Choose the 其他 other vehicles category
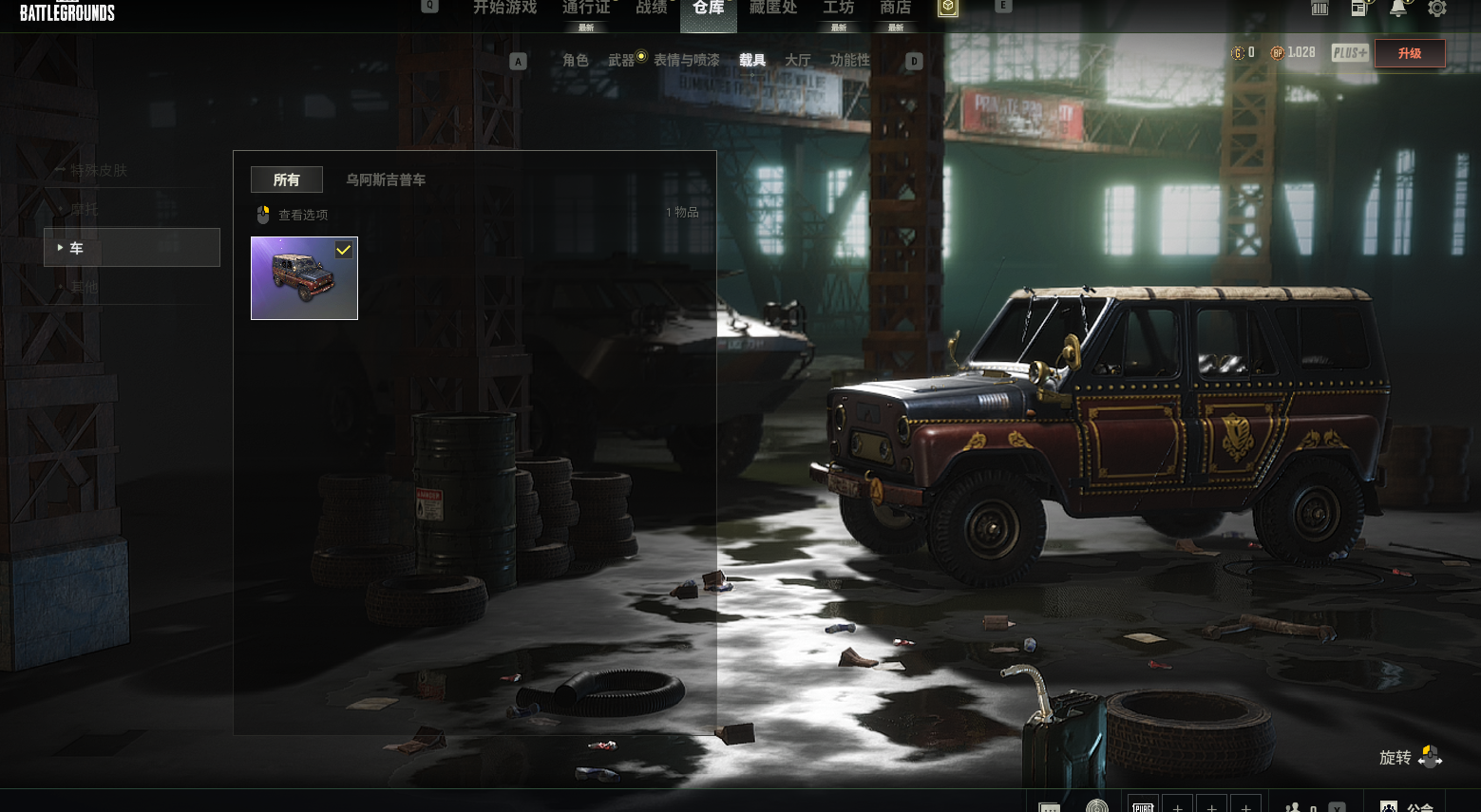 tap(84, 287)
